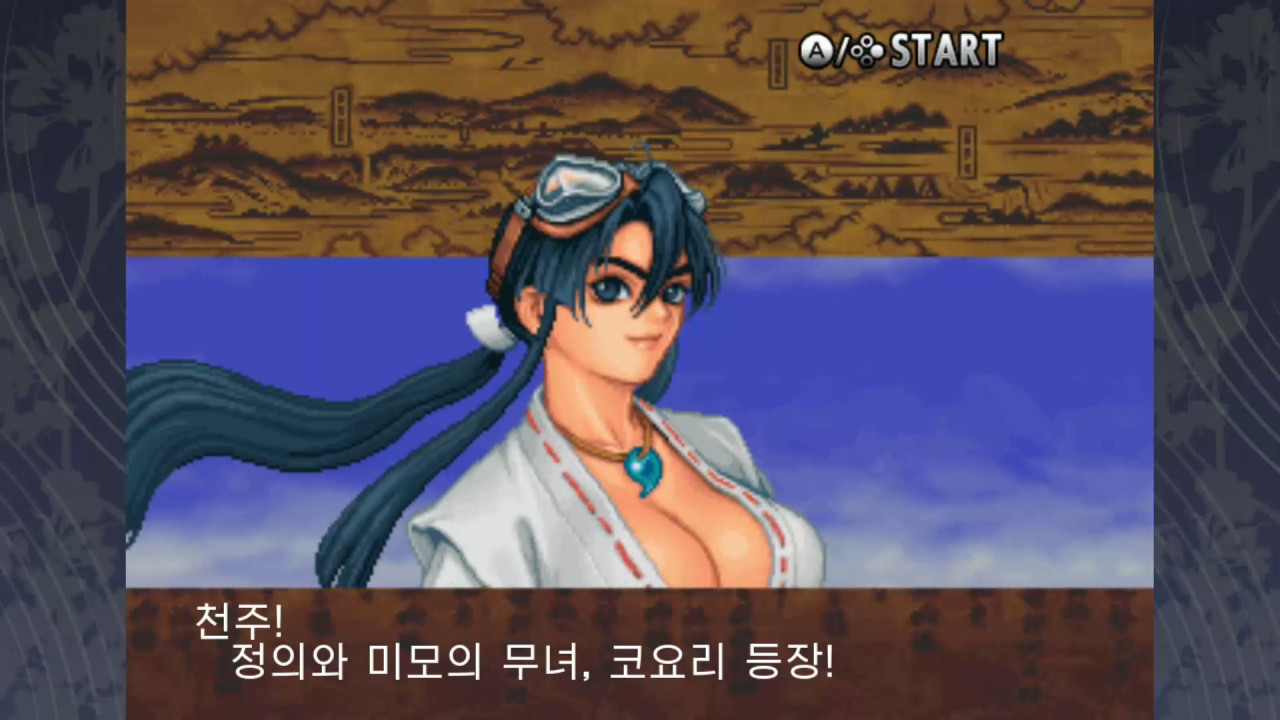
Task: Click the bottom dialogue box to advance
Action: click(640, 655)
